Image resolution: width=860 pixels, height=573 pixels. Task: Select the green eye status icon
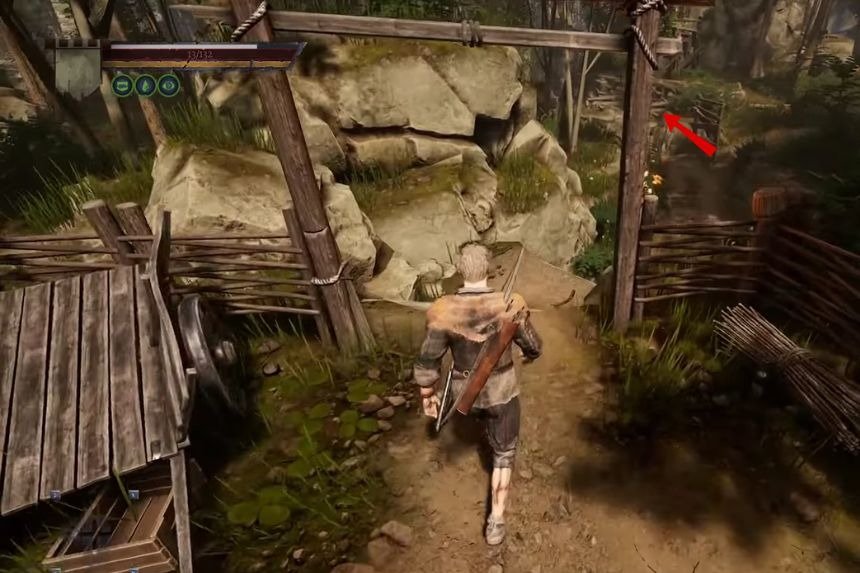[x=168, y=86]
